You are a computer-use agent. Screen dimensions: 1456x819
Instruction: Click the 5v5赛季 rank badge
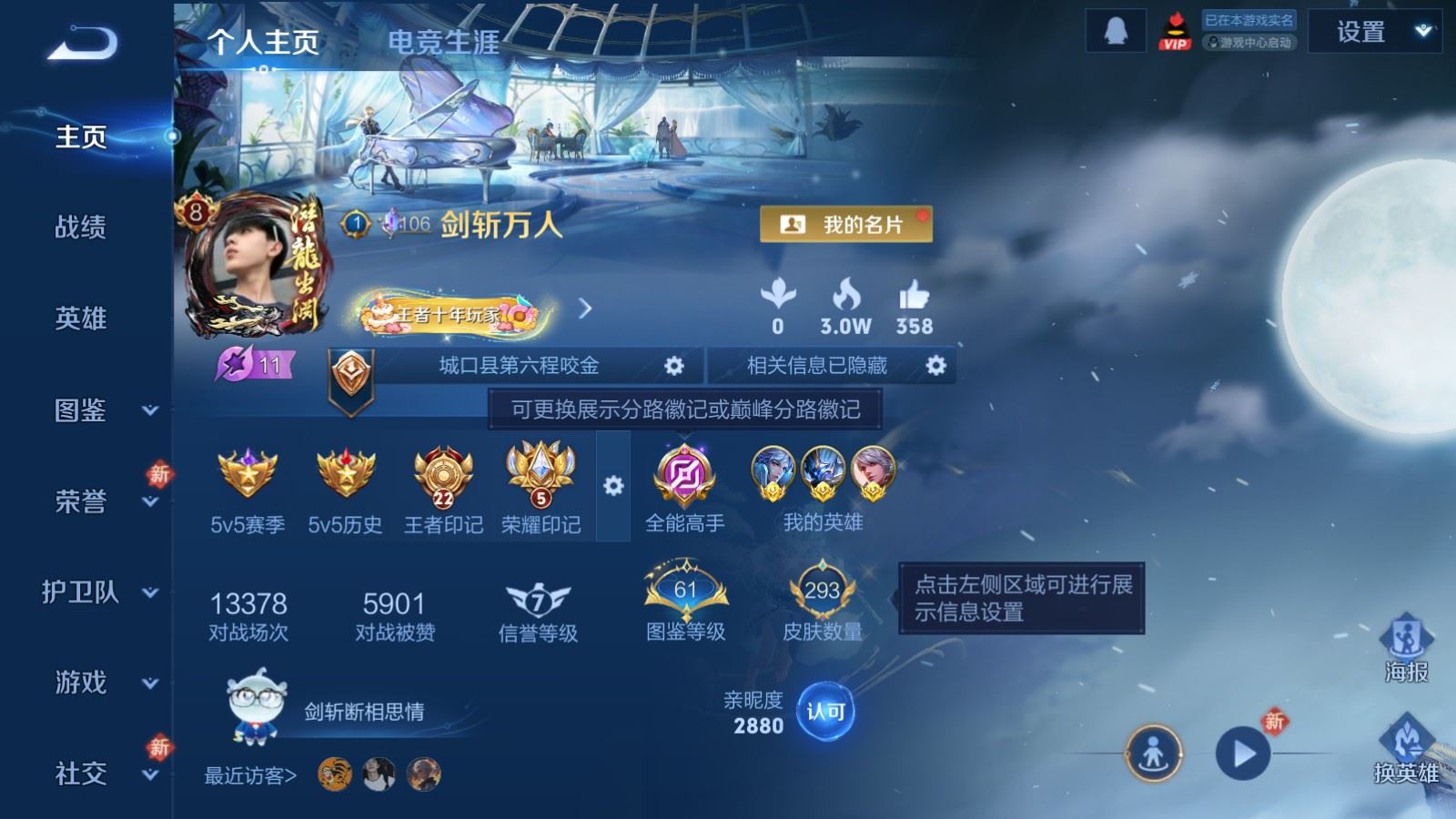pyautogui.click(x=246, y=475)
